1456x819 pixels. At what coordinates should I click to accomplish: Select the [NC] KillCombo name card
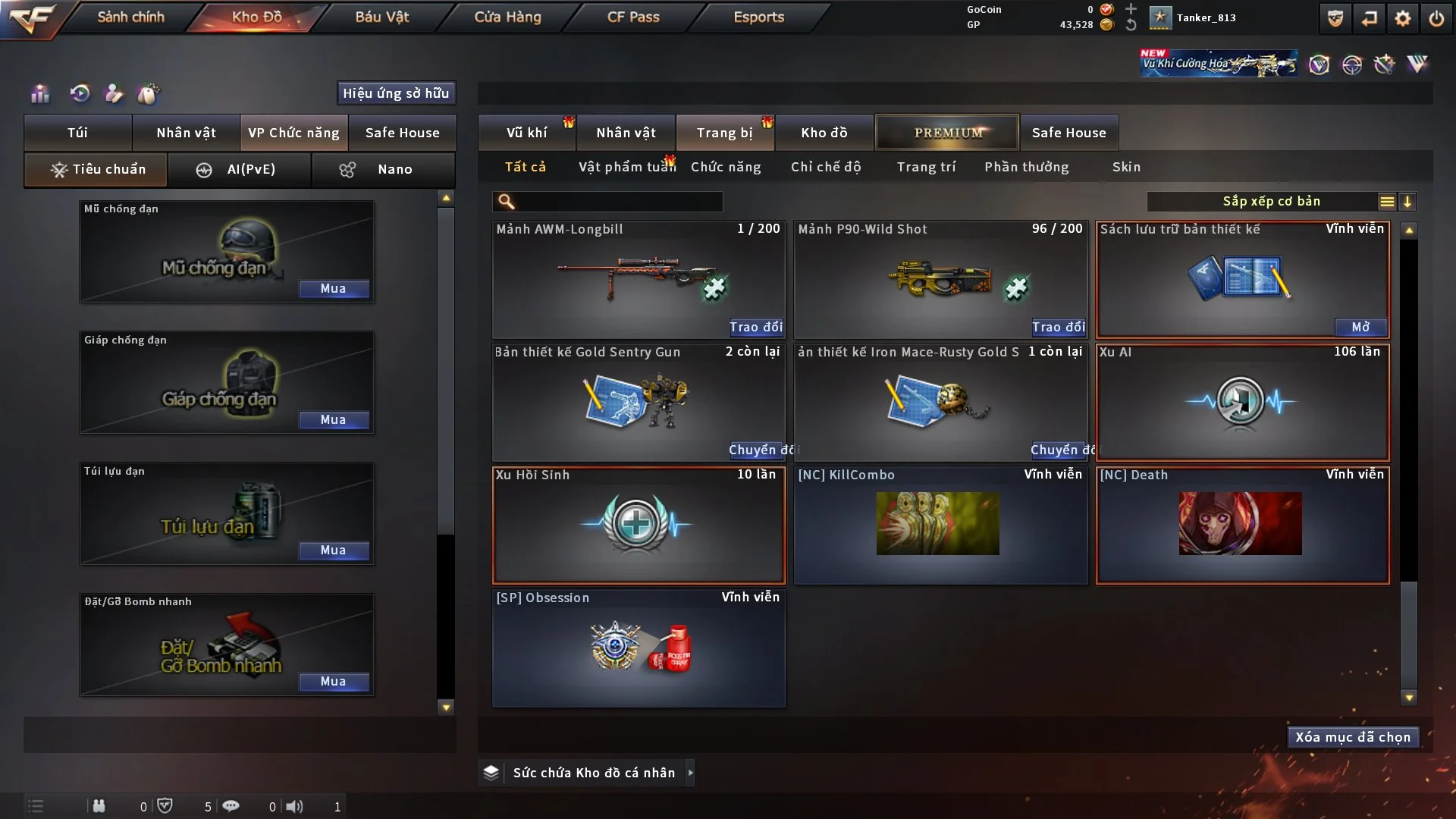coord(940,525)
